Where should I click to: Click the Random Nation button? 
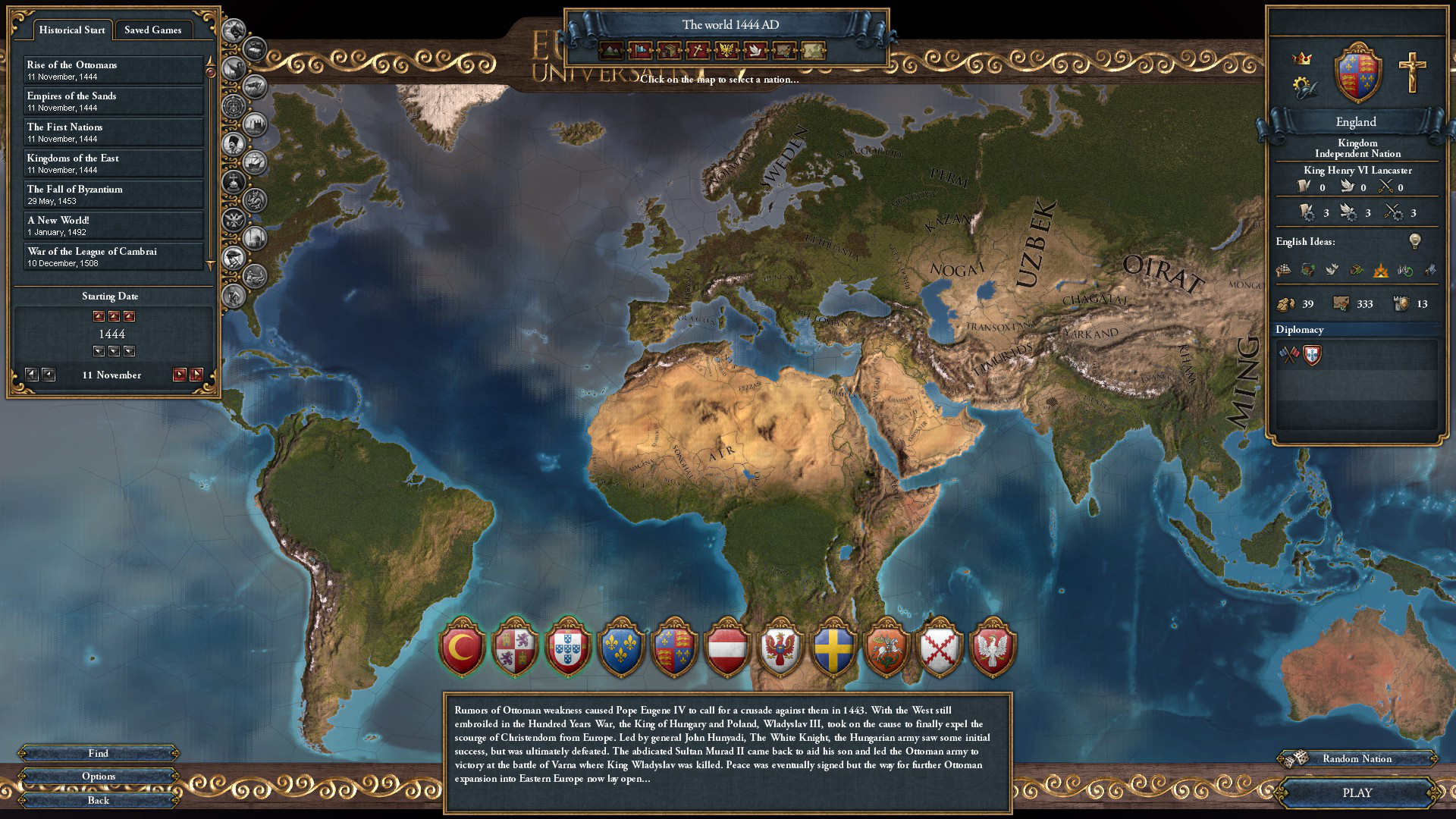click(x=1357, y=758)
